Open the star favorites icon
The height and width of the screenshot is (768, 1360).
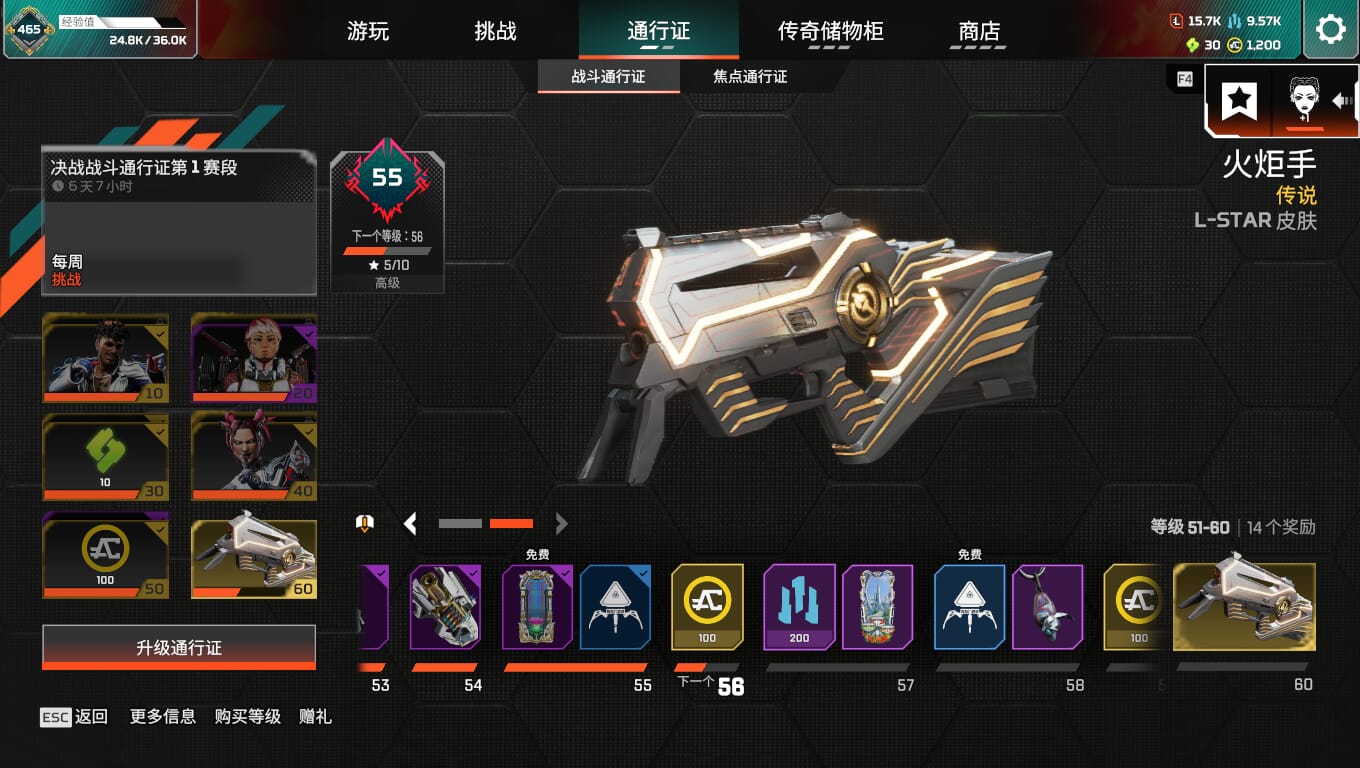[x=1240, y=101]
